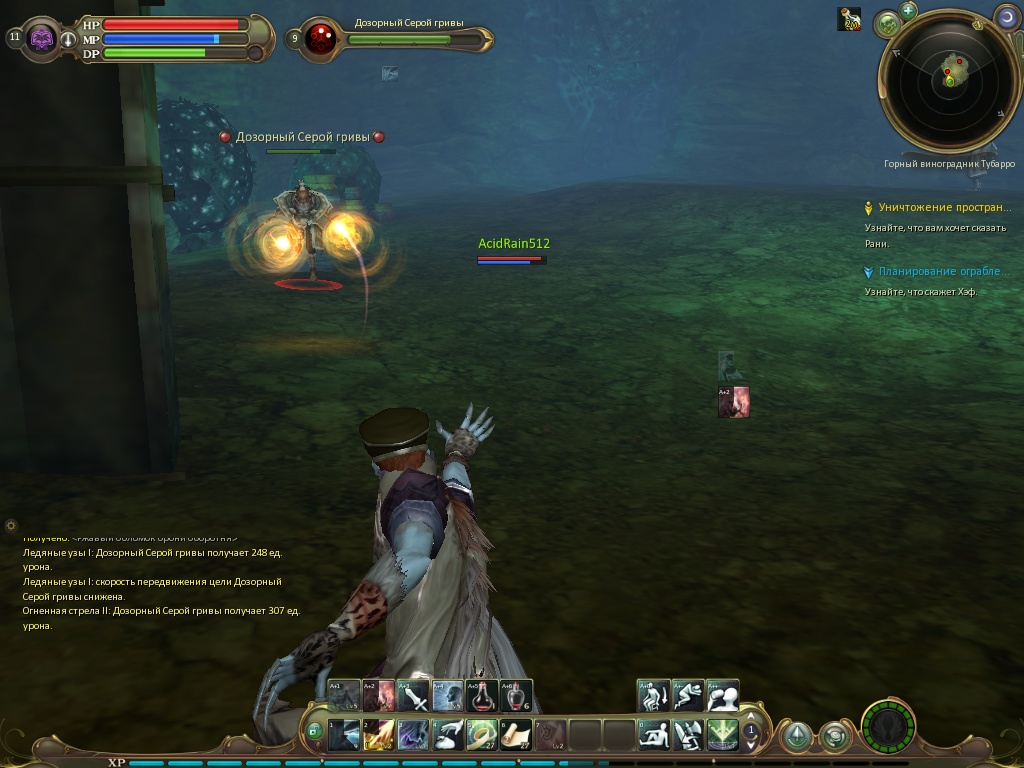Use the red potion flask hotbar item
Image resolution: width=1024 pixels, height=768 pixels.
pos(481,695)
